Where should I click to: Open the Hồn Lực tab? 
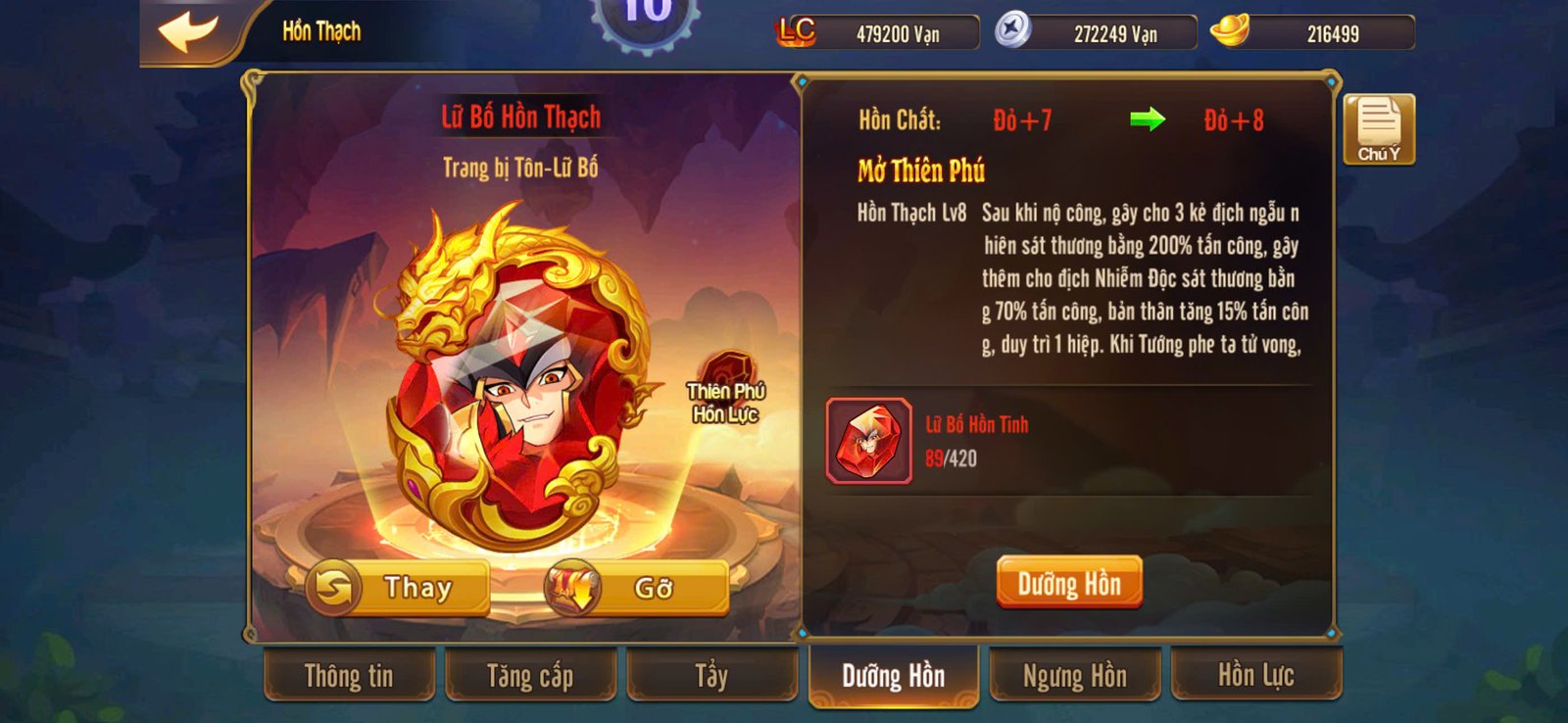pyautogui.click(x=1258, y=676)
